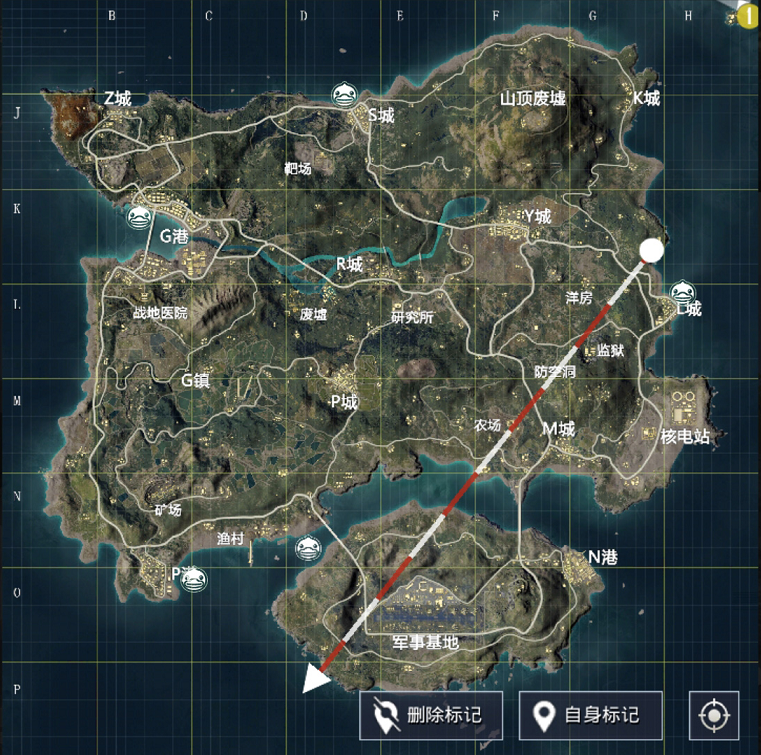Click the boat marker at G港
761x755 pixels.
tap(139, 216)
